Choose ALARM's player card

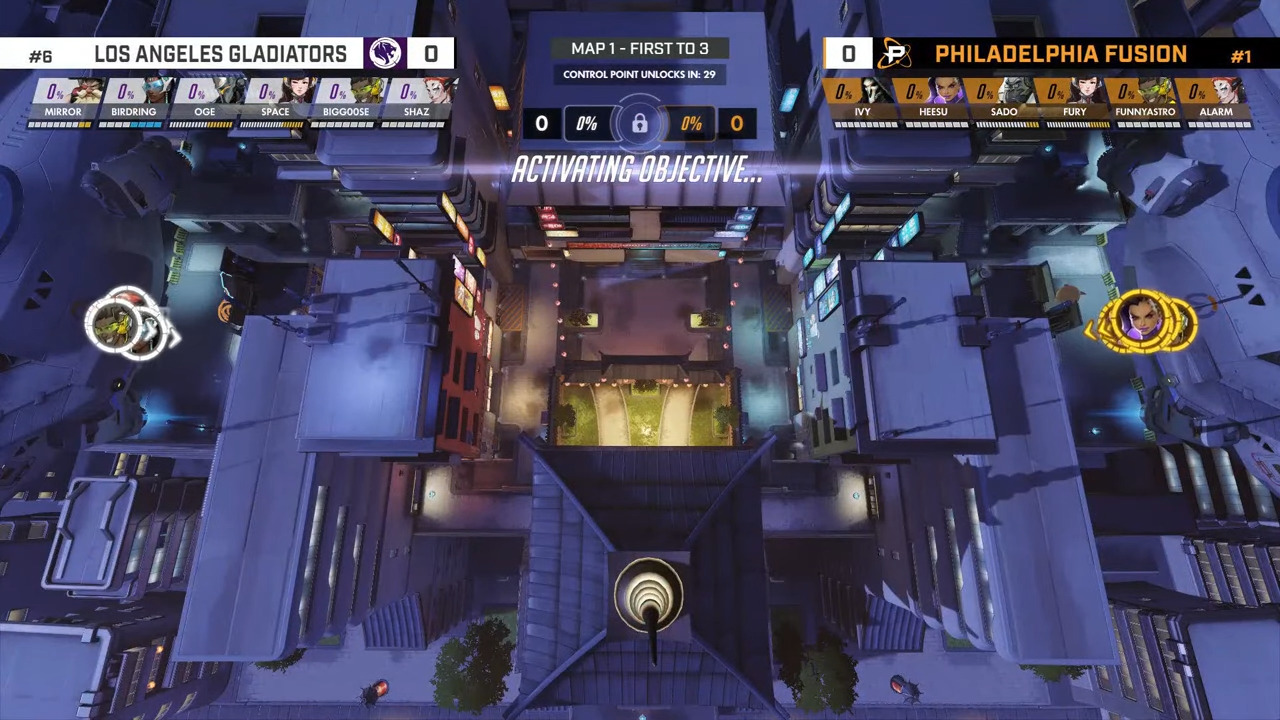tap(1216, 102)
